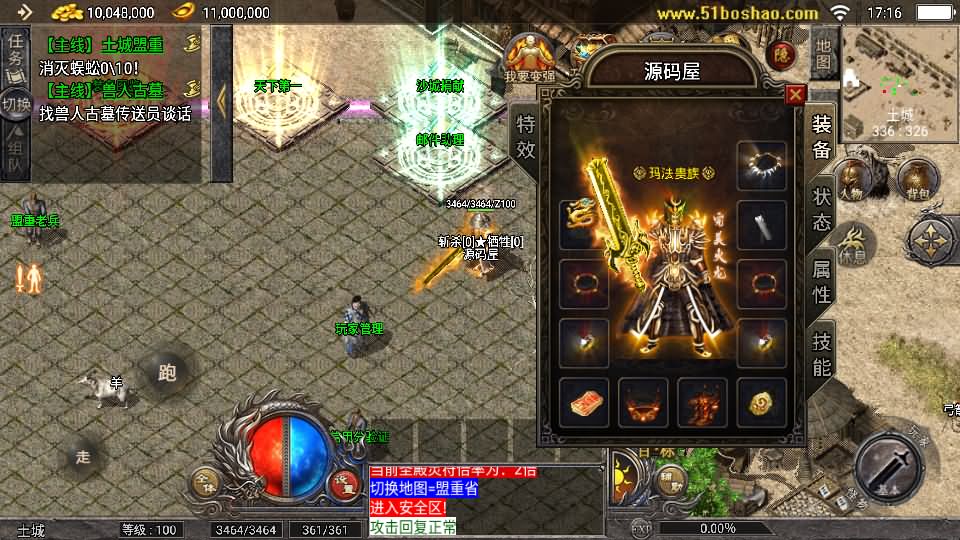Tap the 跑 run button

coord(166,373)
